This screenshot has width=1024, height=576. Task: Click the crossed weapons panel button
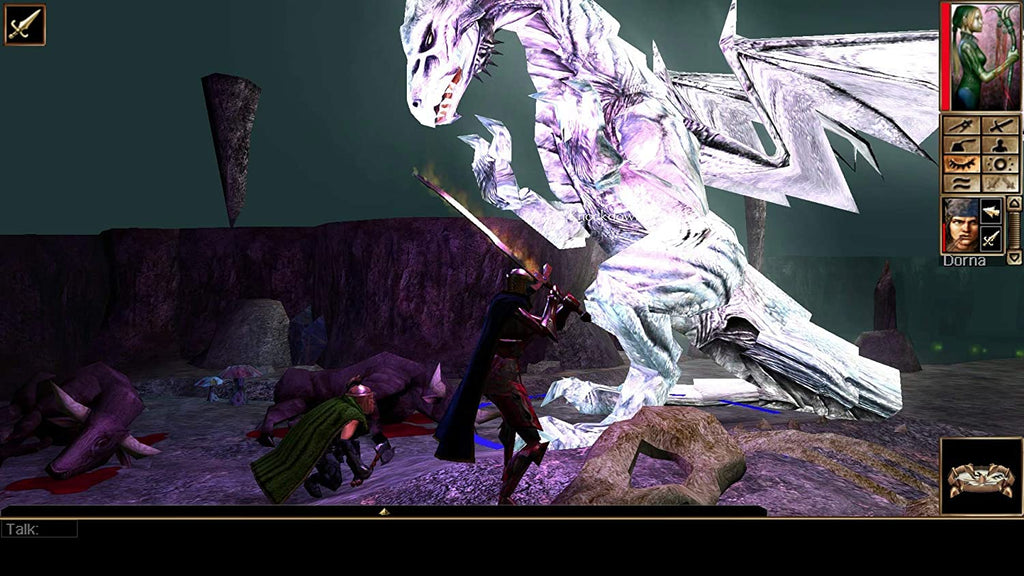point(1000,183)
